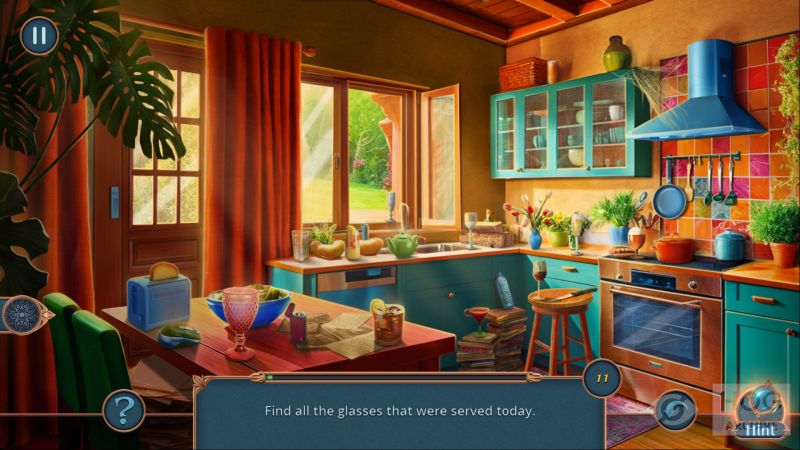
Task: Open the question mark help button
Action: point(124,409)
